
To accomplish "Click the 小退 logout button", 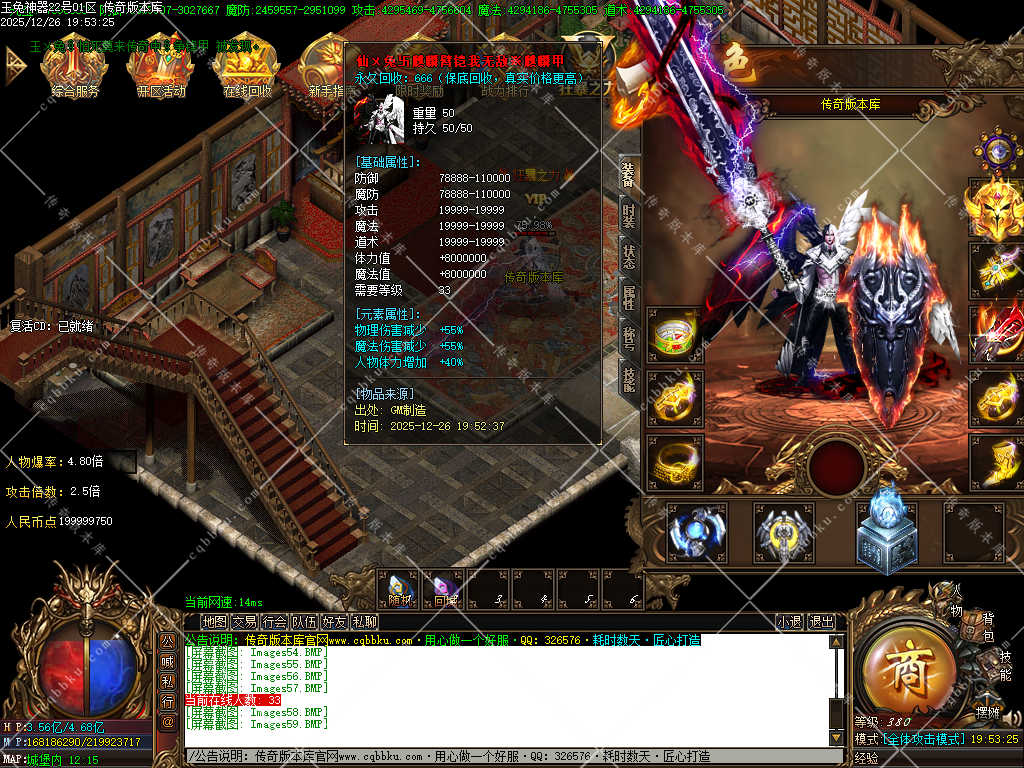I will (789, 622).
